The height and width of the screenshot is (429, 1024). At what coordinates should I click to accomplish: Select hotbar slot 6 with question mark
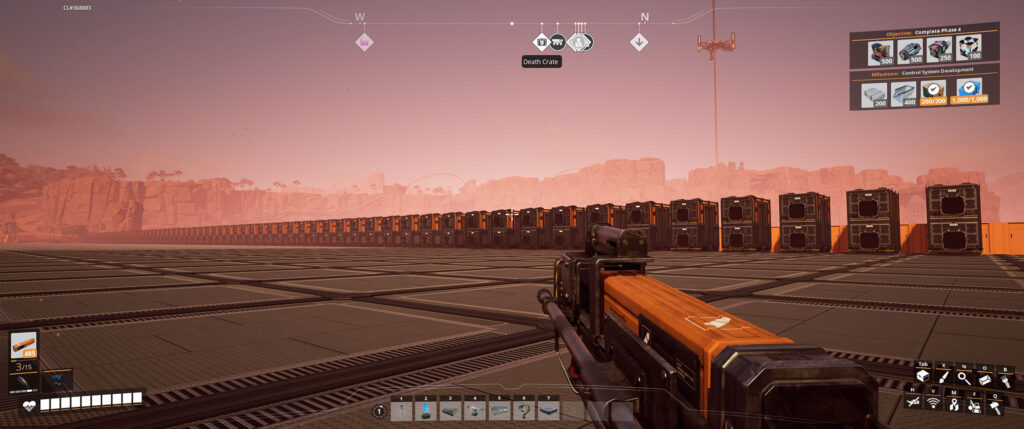[524, 411]
